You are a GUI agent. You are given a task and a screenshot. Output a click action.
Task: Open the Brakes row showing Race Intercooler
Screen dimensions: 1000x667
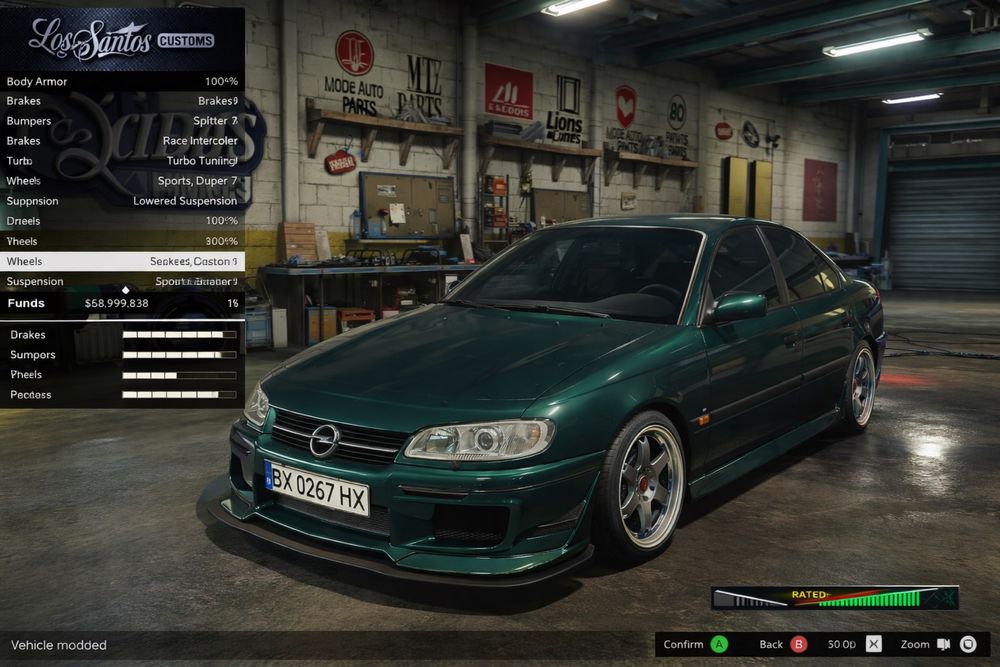[122, 141]
